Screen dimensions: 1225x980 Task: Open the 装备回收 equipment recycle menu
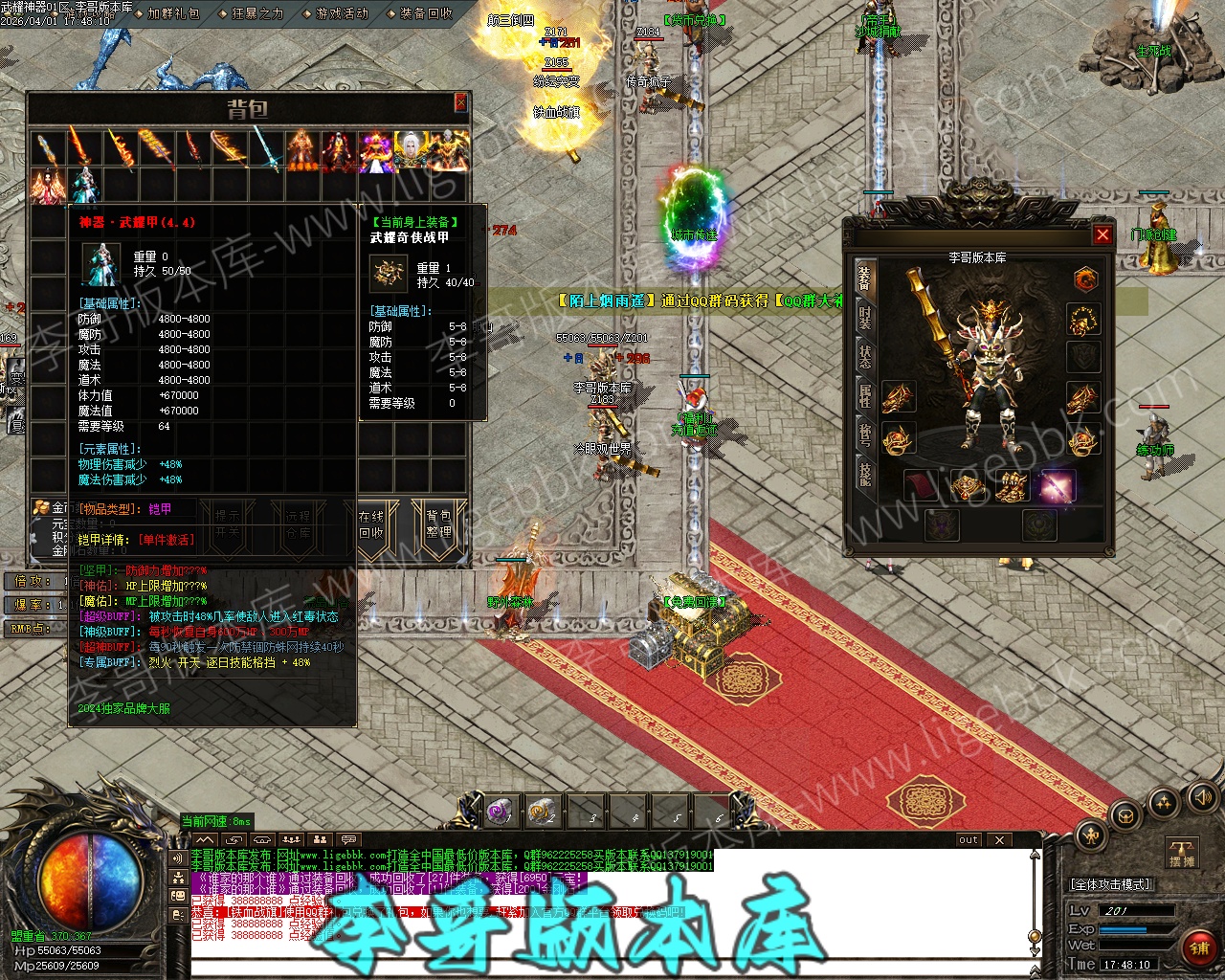click(x=426, y=13)
